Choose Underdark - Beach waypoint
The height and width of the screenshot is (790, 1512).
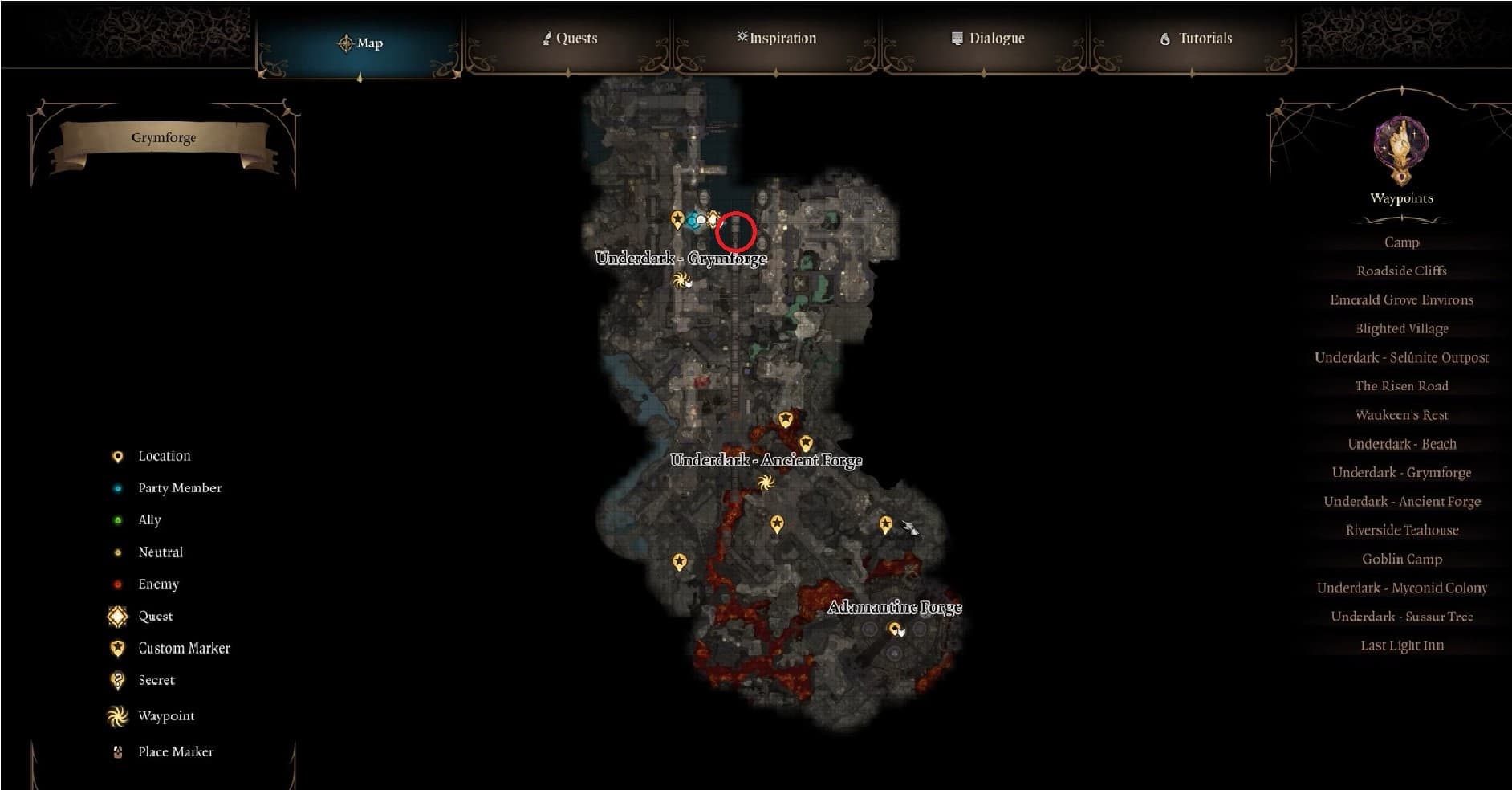pyautogui.click(x=1401, y=444)
